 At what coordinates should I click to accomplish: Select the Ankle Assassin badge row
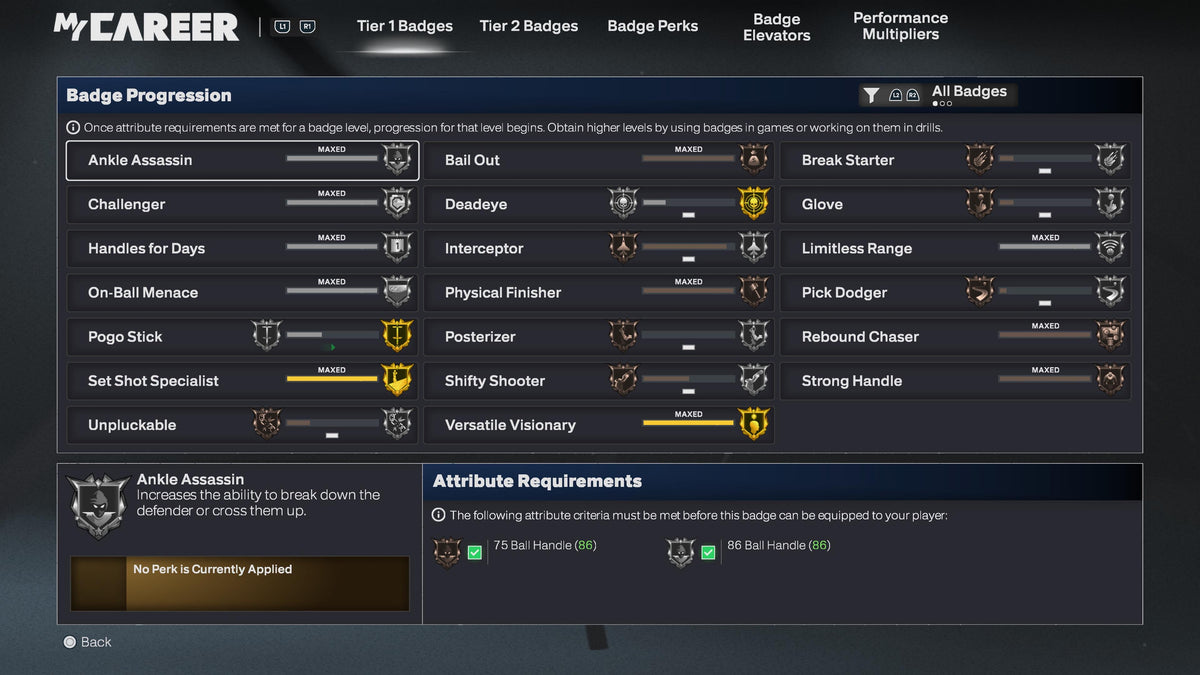(x=241, y=160)
